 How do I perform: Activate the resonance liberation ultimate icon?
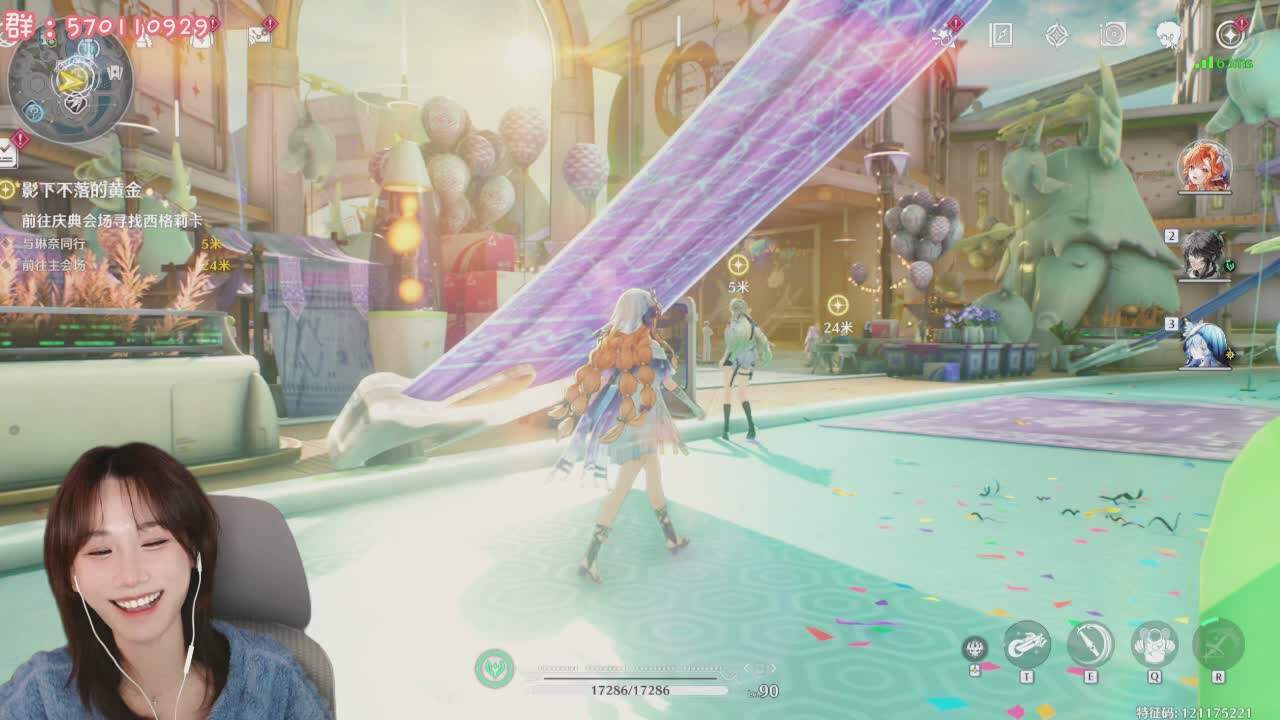click(1218, 643)
